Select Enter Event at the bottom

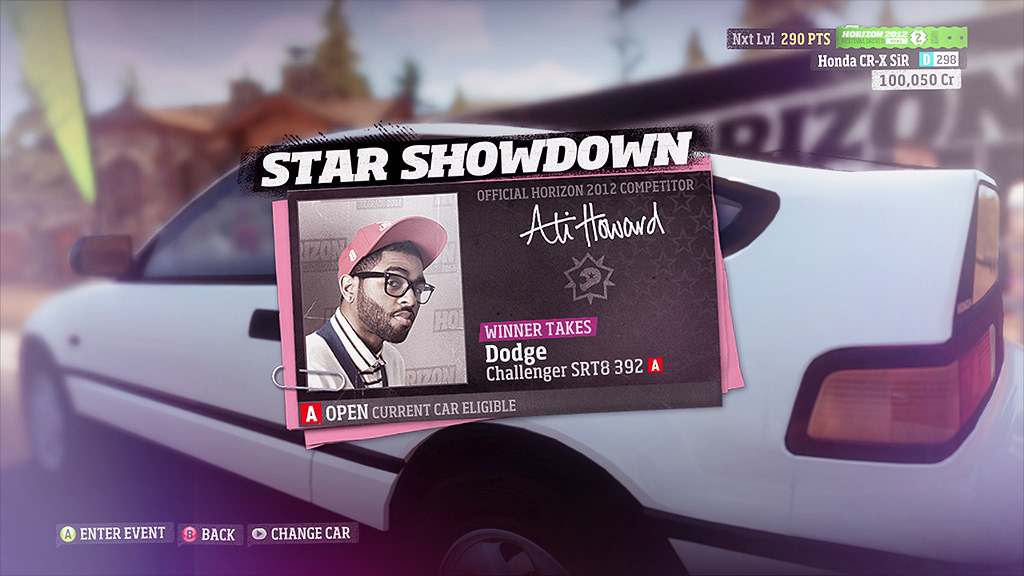113,534
